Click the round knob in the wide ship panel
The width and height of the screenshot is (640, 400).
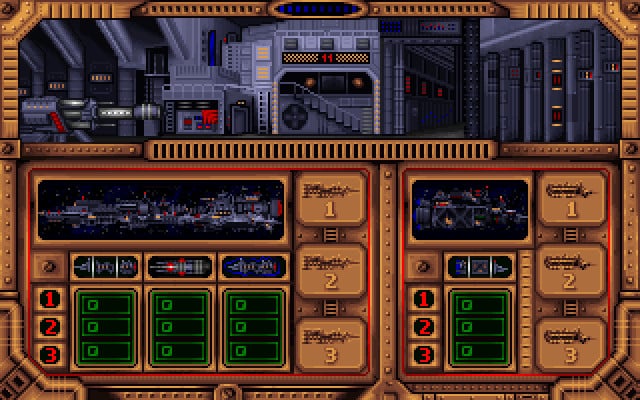point(50,267)
